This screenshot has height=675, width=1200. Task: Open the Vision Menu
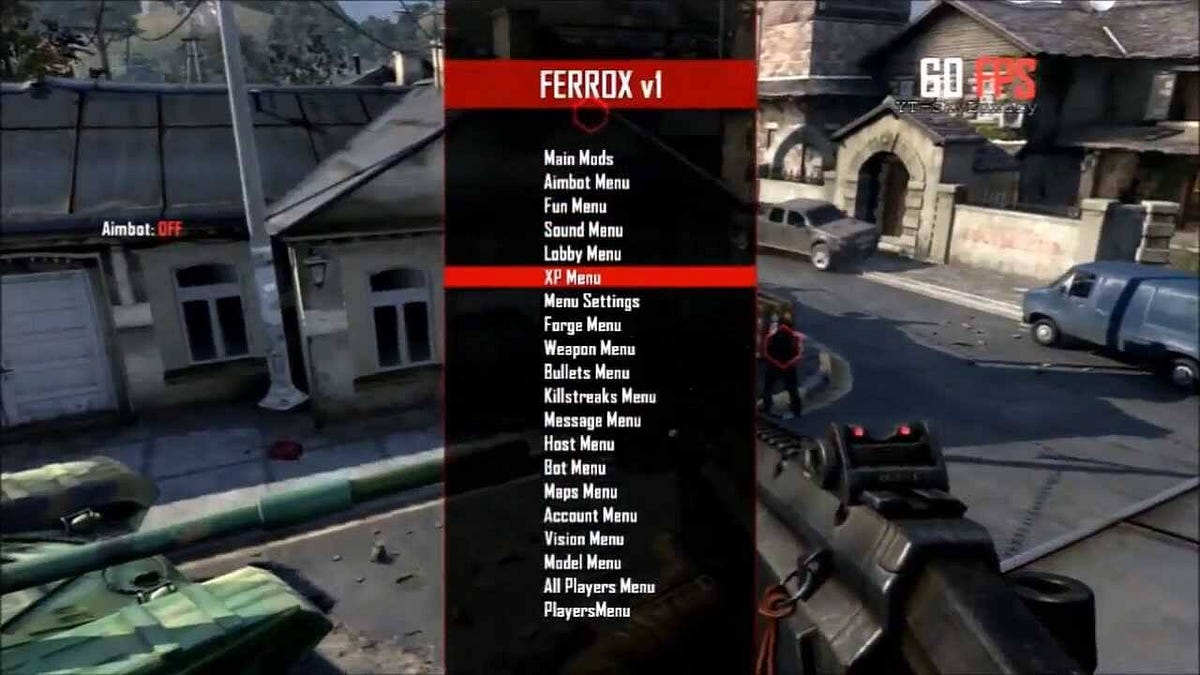584,539
